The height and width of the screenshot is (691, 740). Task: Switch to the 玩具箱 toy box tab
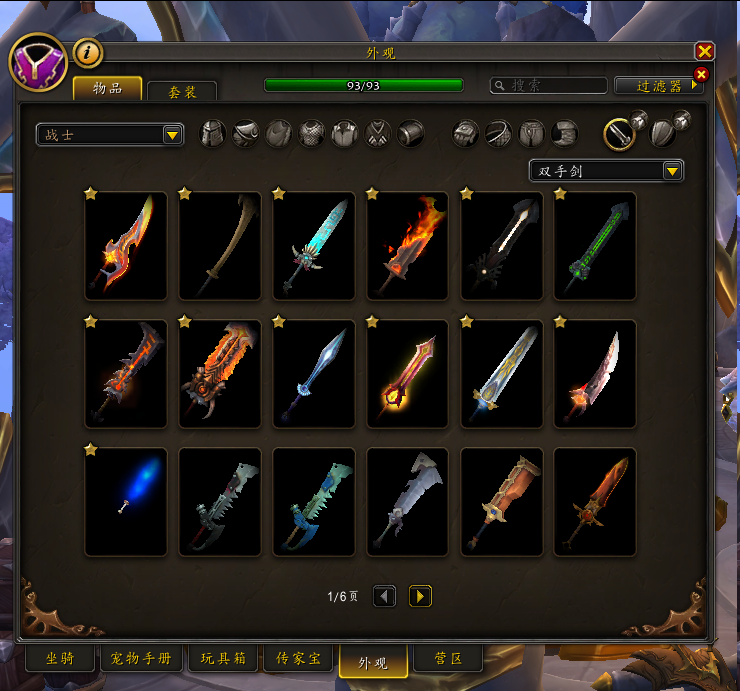223,659
